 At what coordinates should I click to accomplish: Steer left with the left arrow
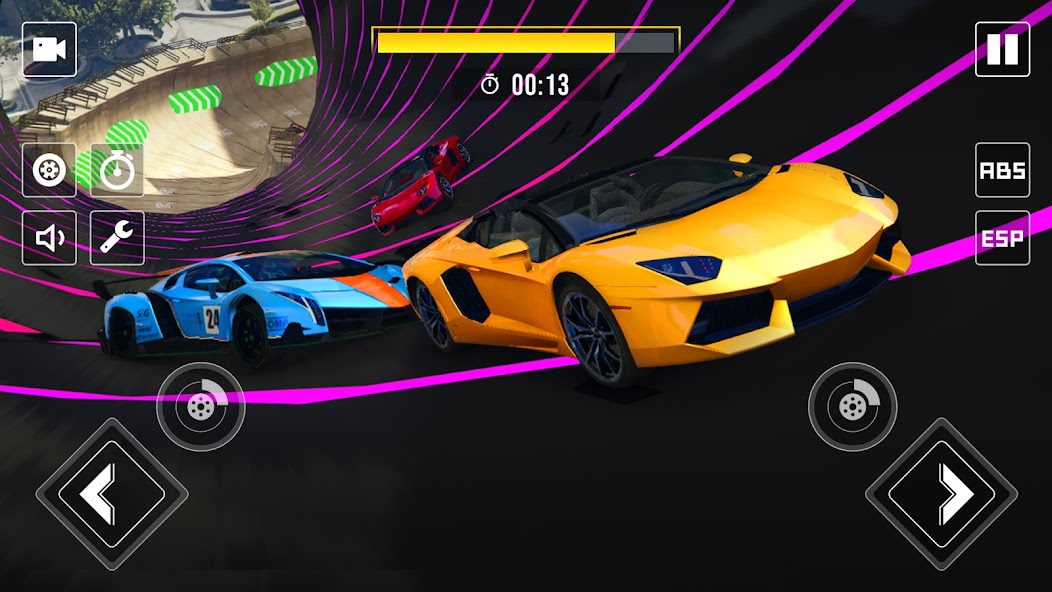(x=111, y=494)
